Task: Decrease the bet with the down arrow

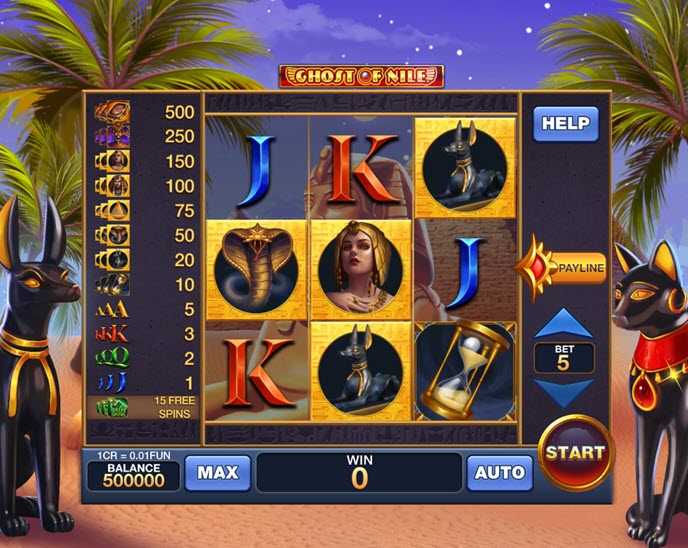Action: point(565,392)
